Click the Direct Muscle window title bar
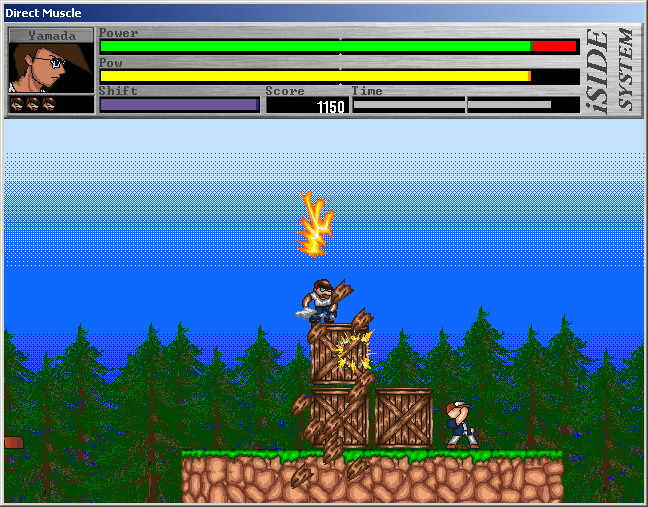 300,12
